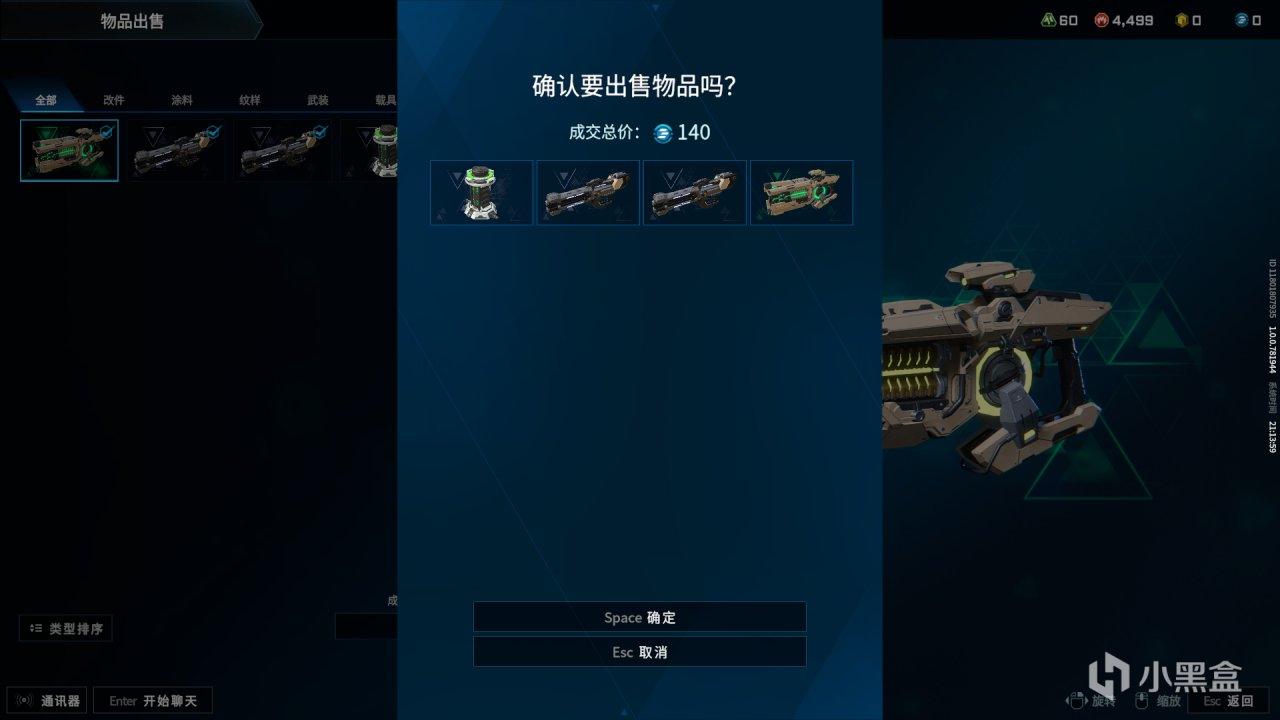This screenshot has width=1280, height=720.
Task: Click the red currency icon showing 4,499
Action: (x=1101, y=19)
